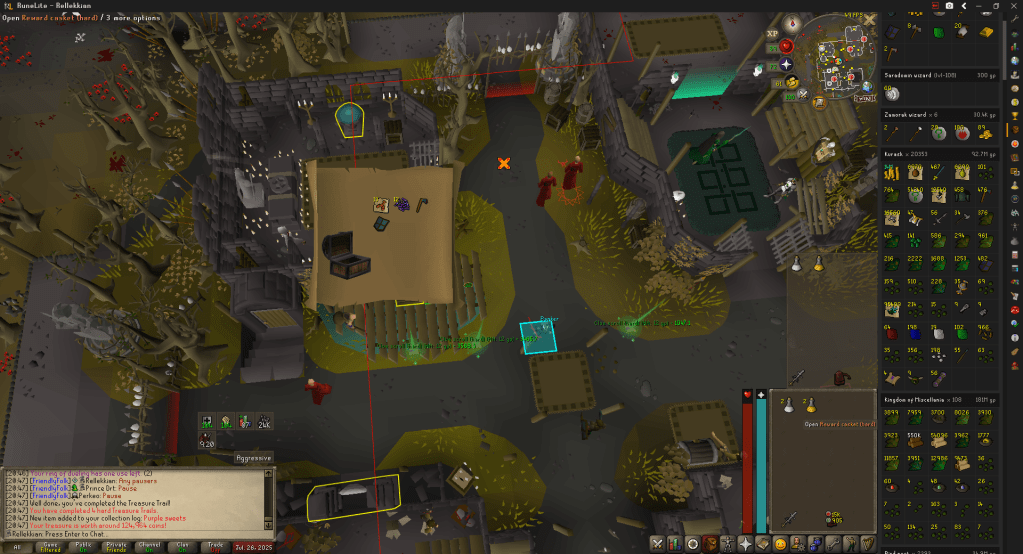Open the Prayer tab
The width and height of the screenshot is (1023, 554).
[746, 544]
